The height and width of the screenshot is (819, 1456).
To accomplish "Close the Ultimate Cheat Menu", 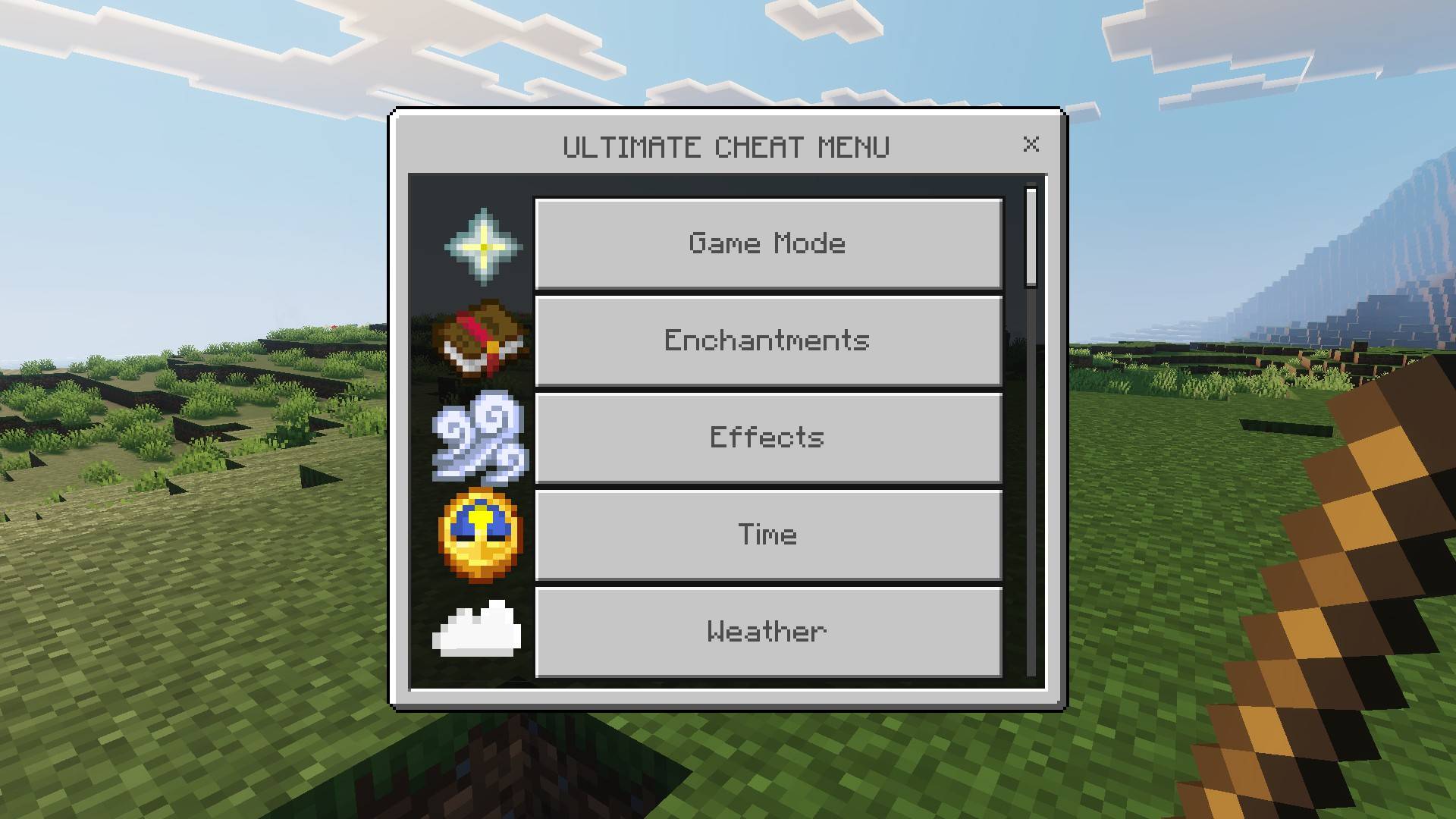I will [1031, 145].
